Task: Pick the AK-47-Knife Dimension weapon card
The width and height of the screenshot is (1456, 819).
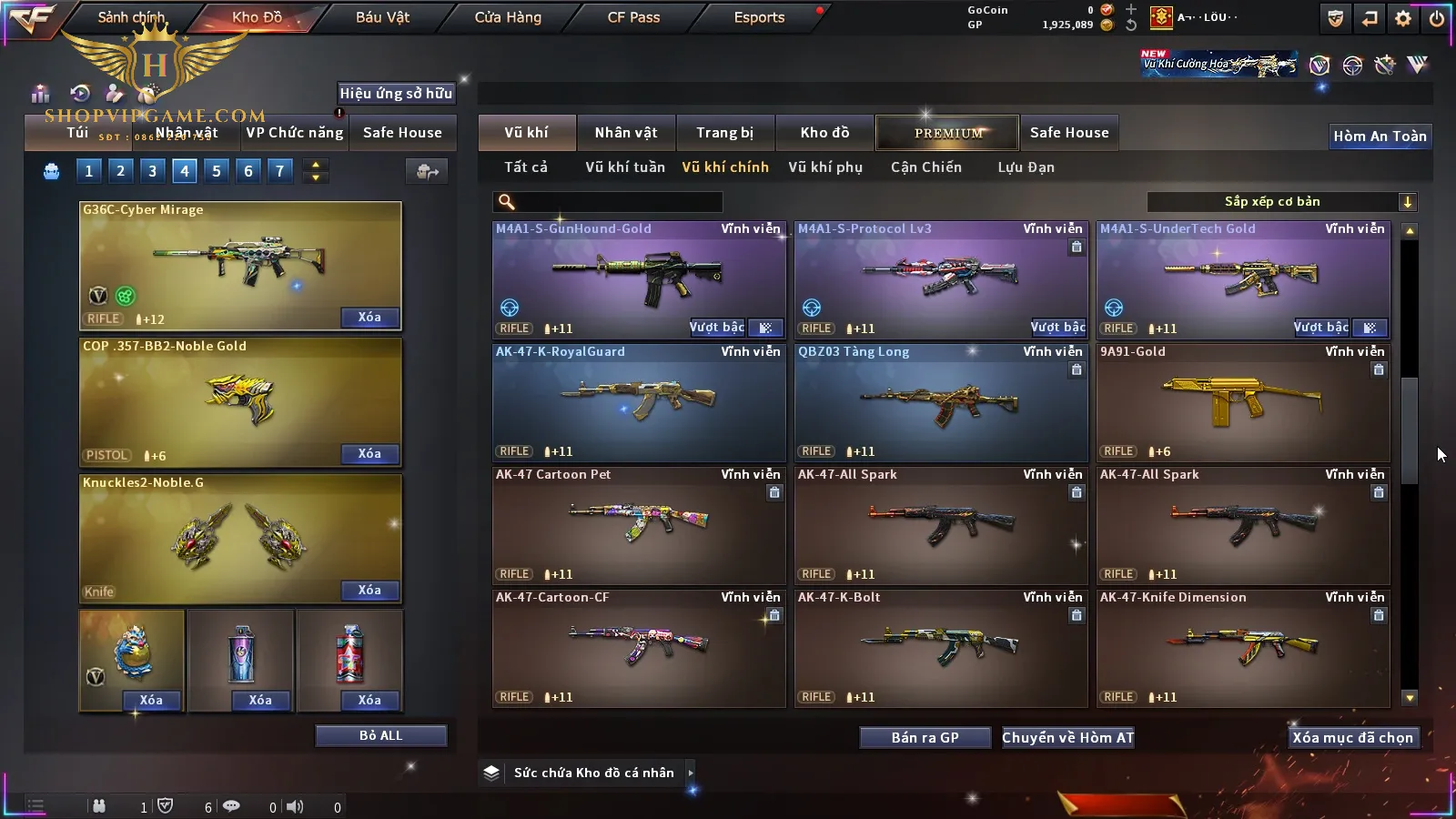Action: click(1242, 648)
